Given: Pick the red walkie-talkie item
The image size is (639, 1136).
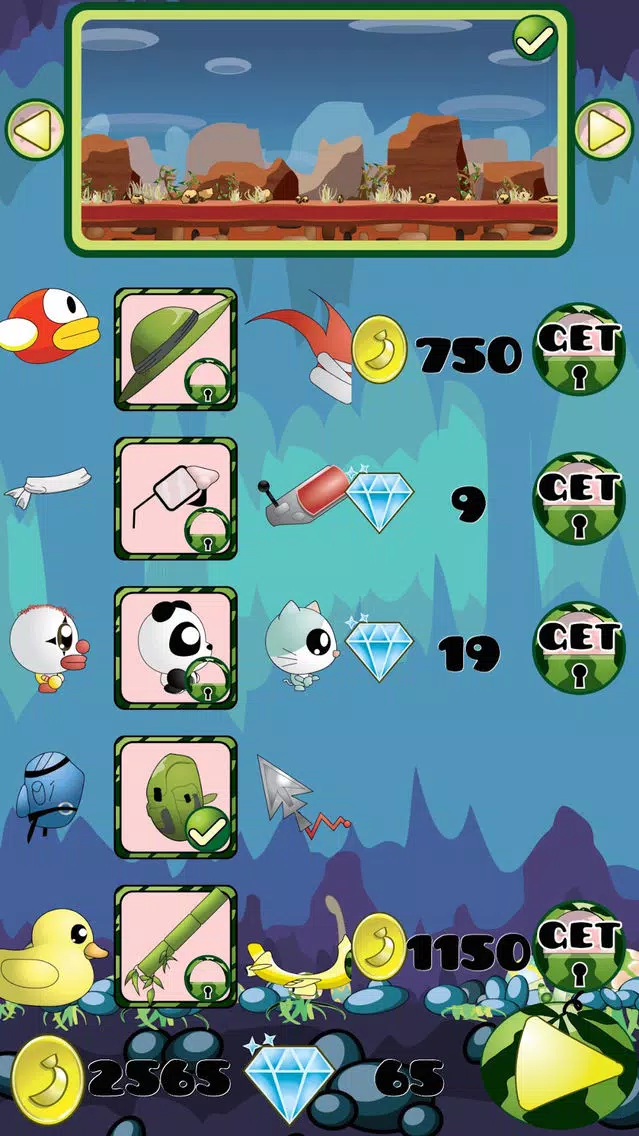Looking at the screenshot, I should [x=302, y=493].
